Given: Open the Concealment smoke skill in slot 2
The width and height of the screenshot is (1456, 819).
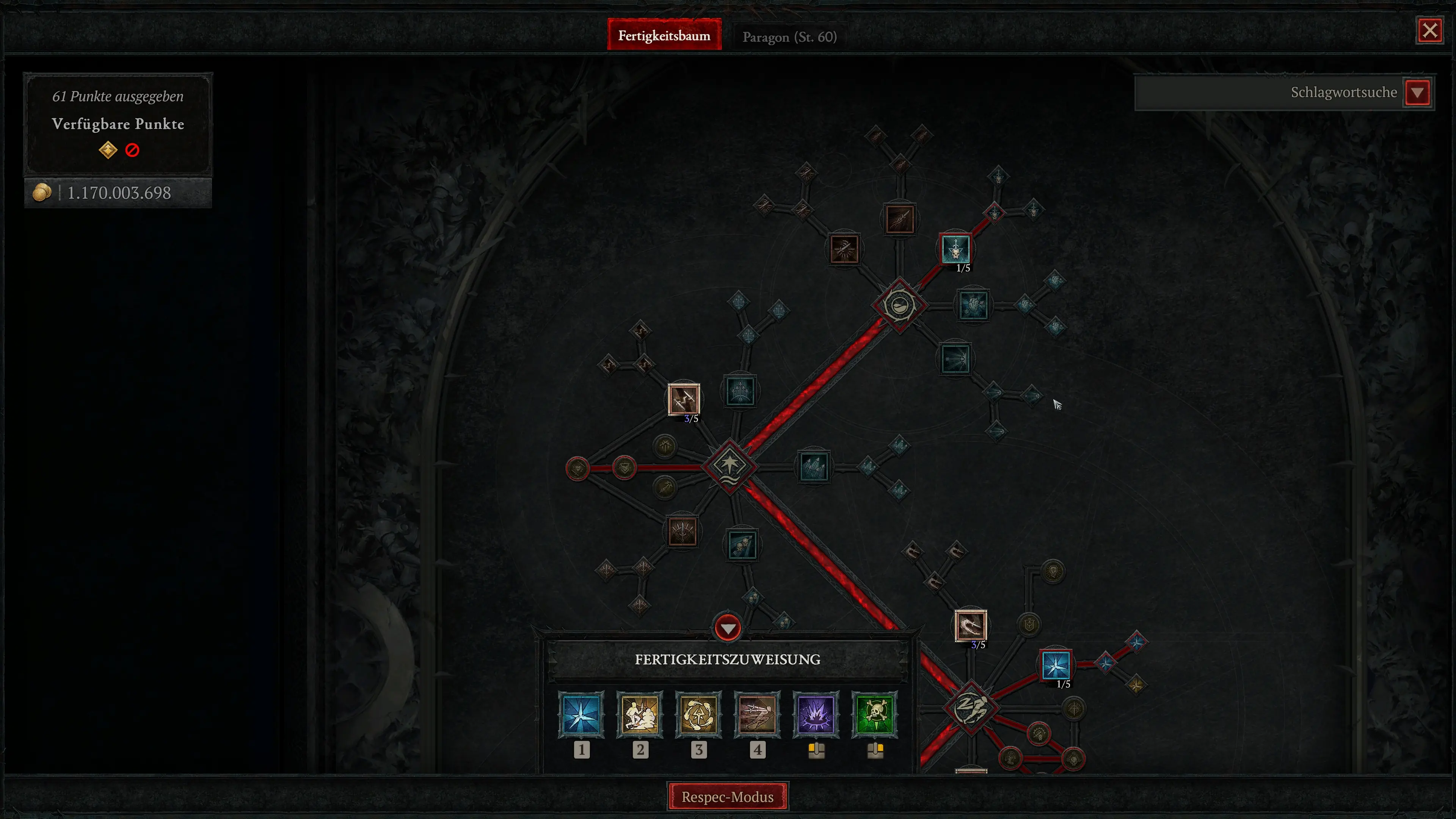Looking at the screenshot, I should (640, 715).
